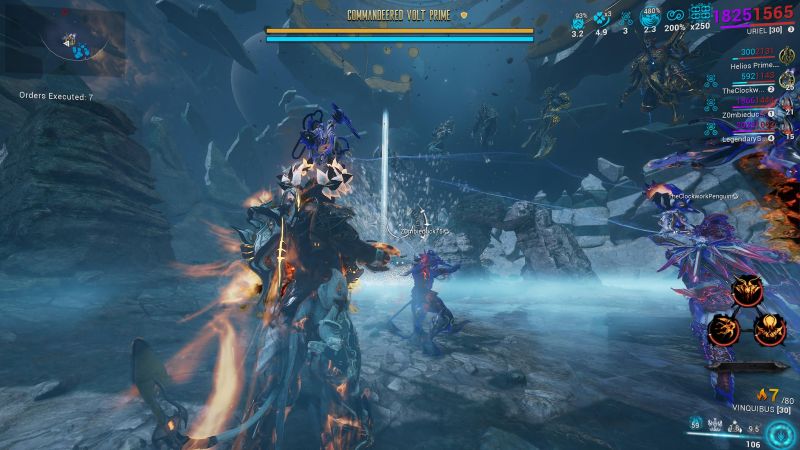Select squad member Z0mbieduc... in the list
800x450 pixels.
click(743, 114)
